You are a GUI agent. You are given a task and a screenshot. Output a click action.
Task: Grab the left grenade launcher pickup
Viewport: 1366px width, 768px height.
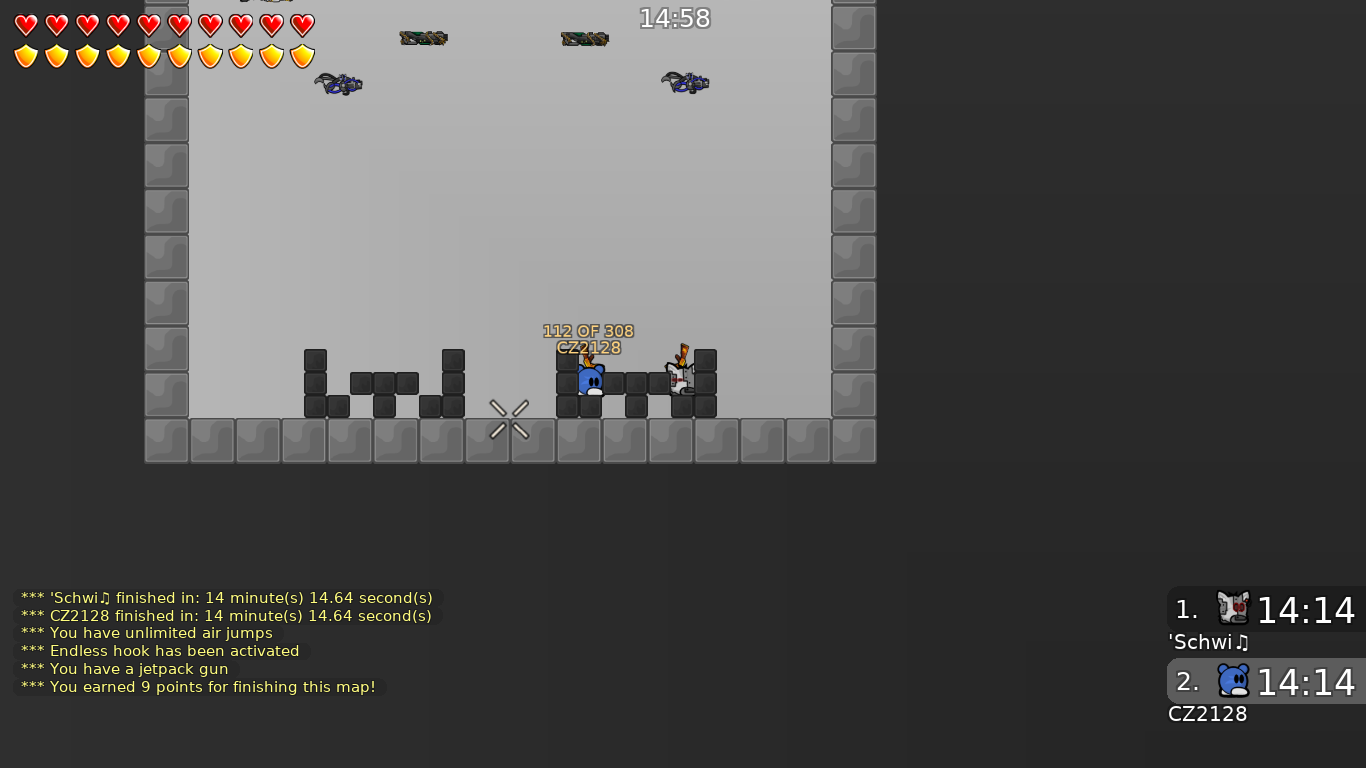point(338,84)
